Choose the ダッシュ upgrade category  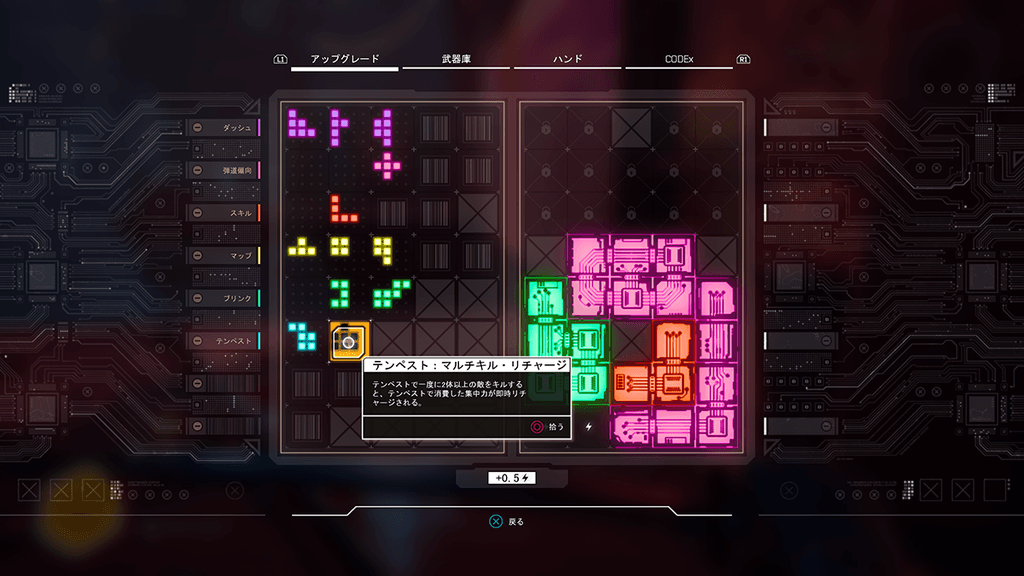223,128
